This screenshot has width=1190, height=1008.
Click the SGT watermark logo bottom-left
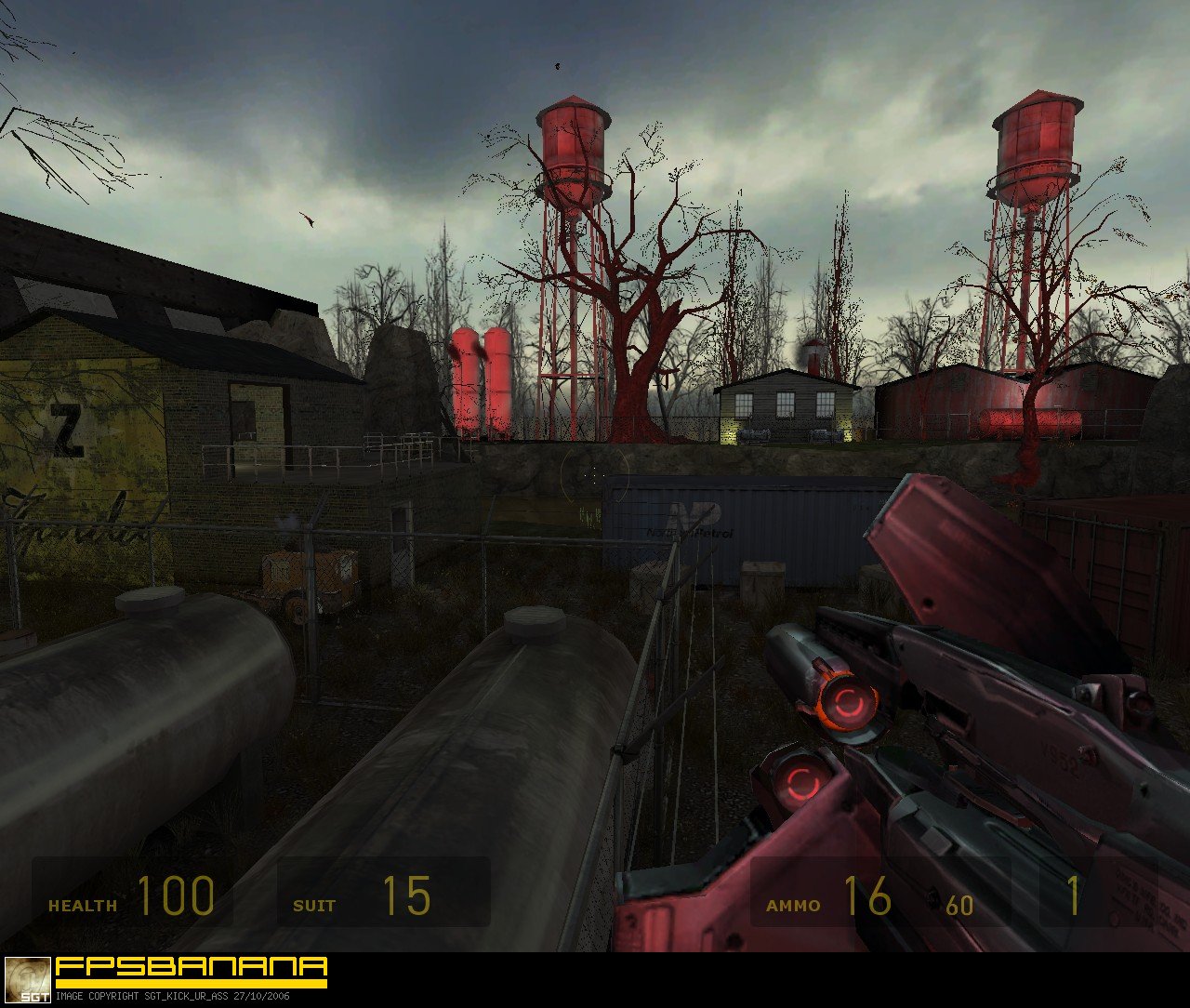(x=28, y=981)
